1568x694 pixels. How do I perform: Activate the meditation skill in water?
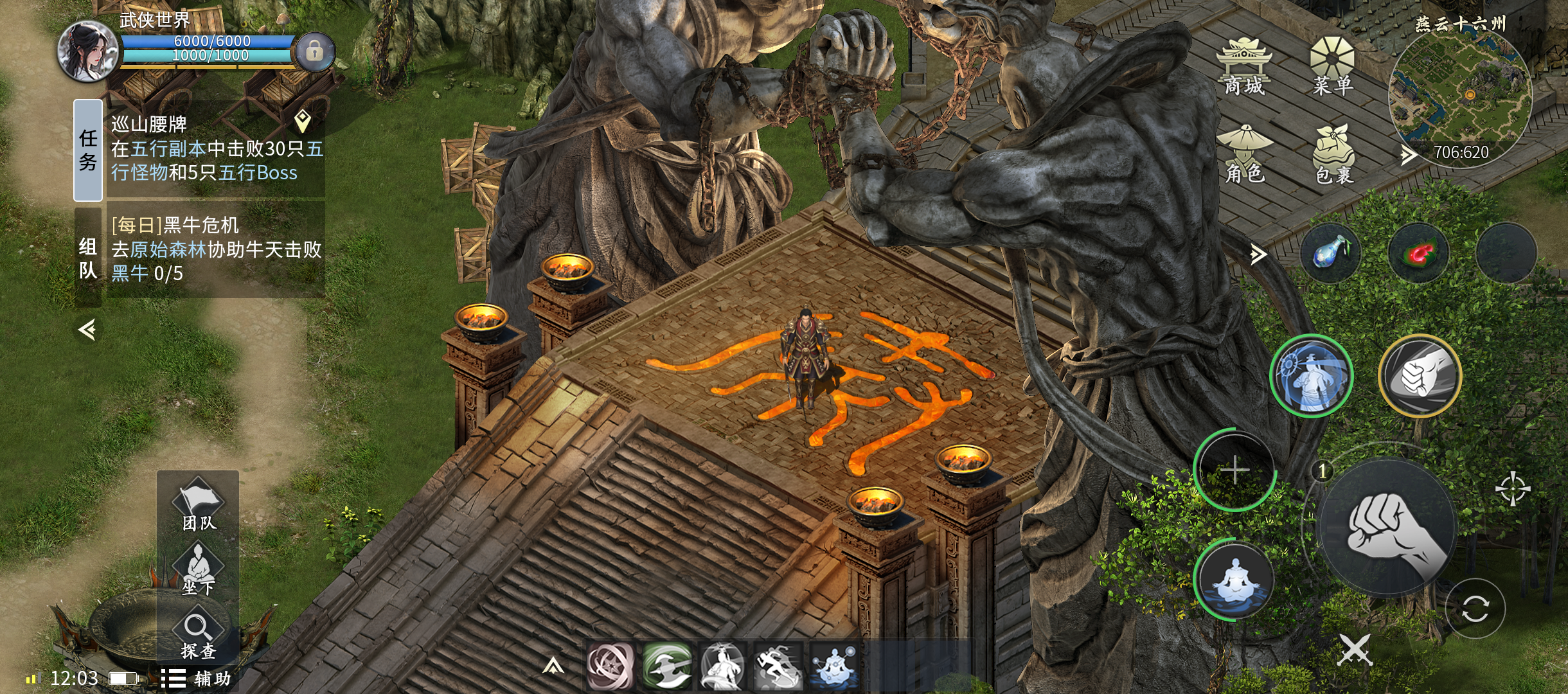tap(1234, 580)
